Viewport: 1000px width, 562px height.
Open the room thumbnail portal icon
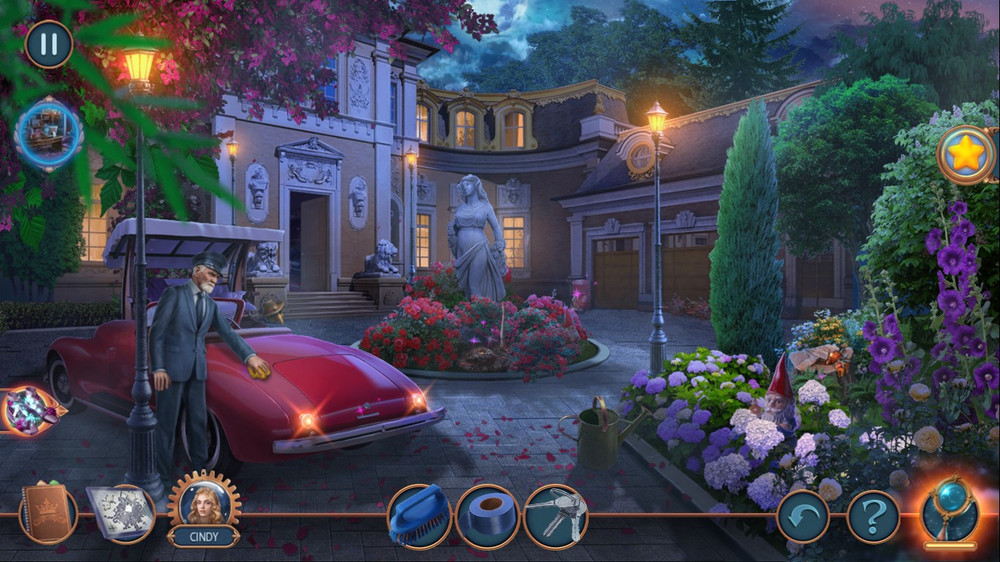click(48, 135)
